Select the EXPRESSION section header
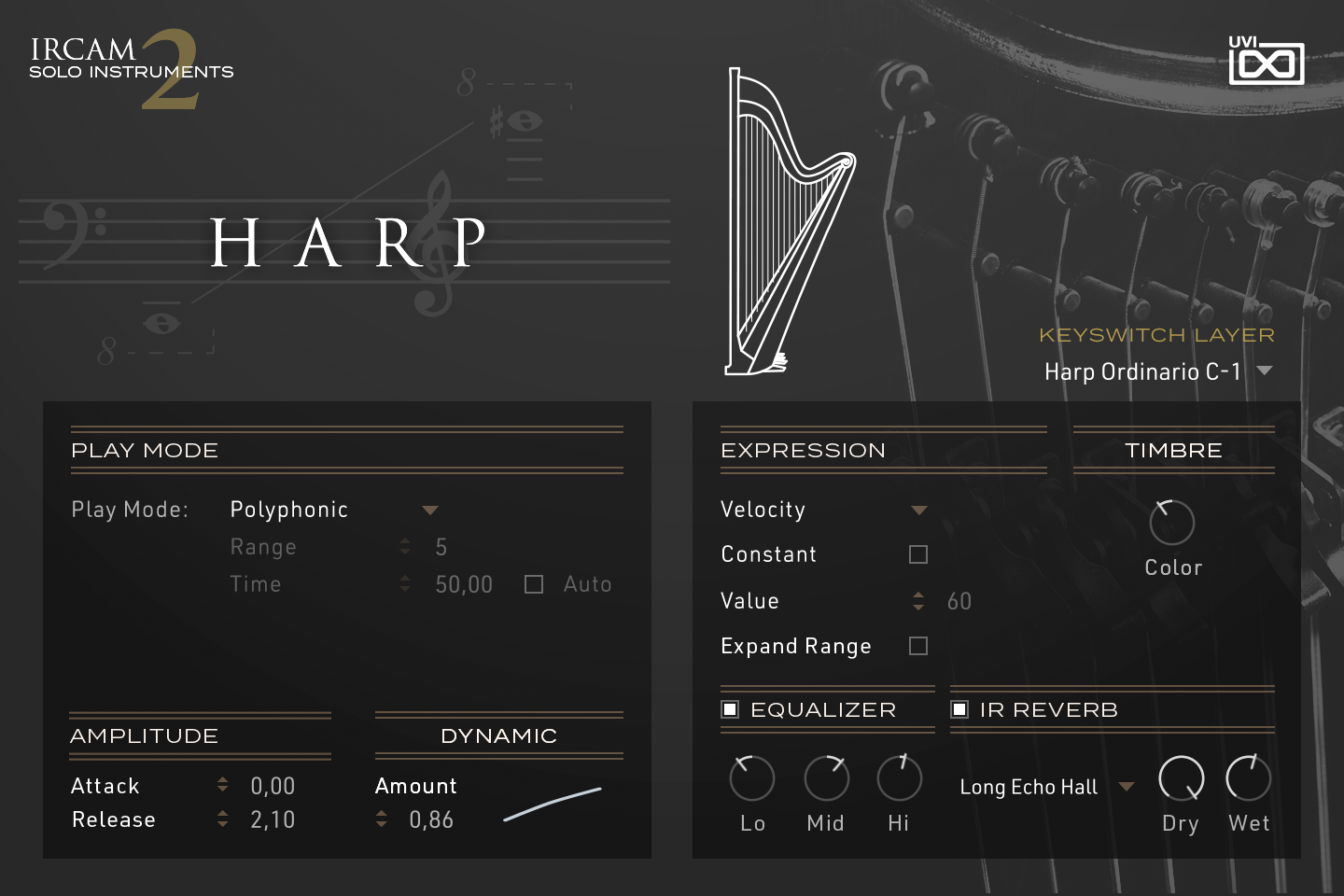1344x896 pixels. tap(803, 450)
